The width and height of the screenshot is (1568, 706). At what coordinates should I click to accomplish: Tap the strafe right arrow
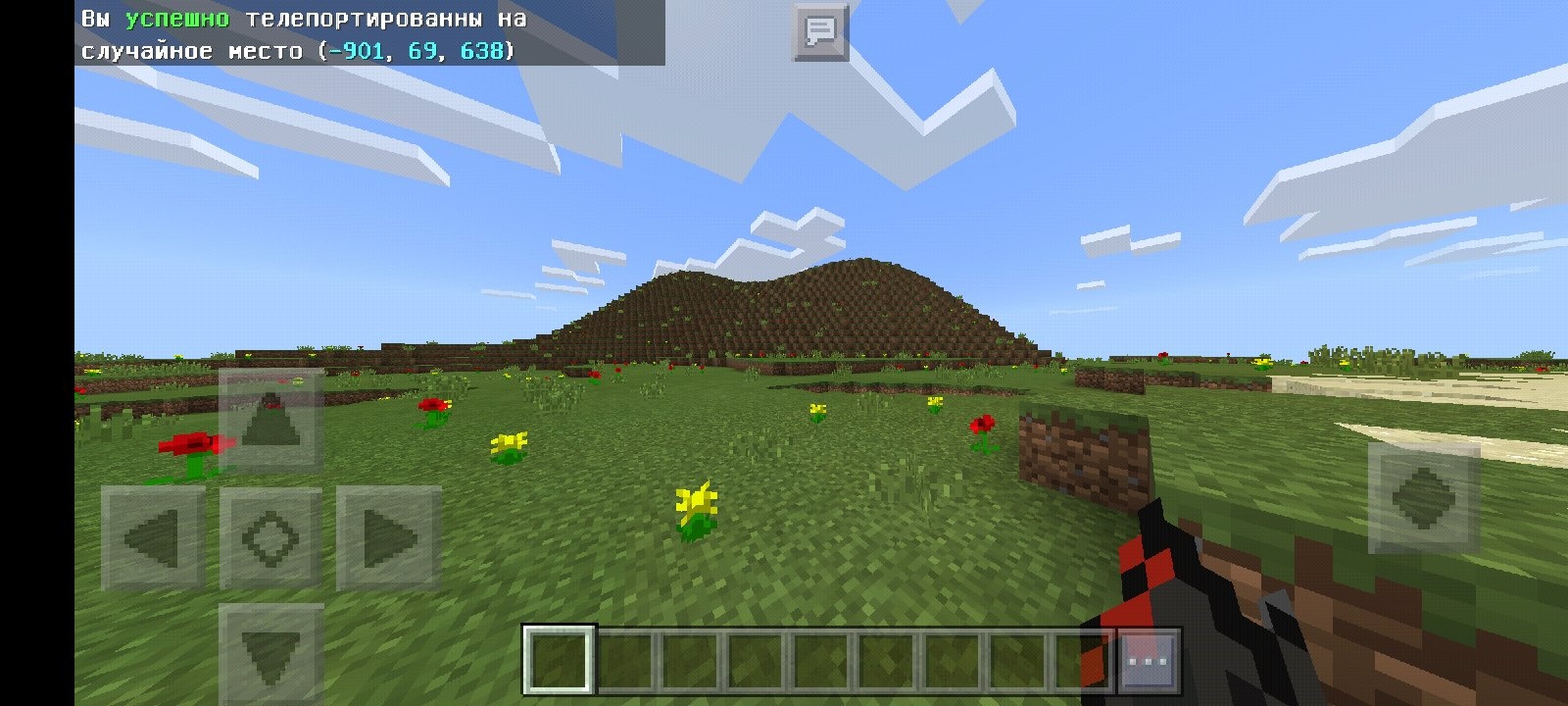[x=389, y=538]
